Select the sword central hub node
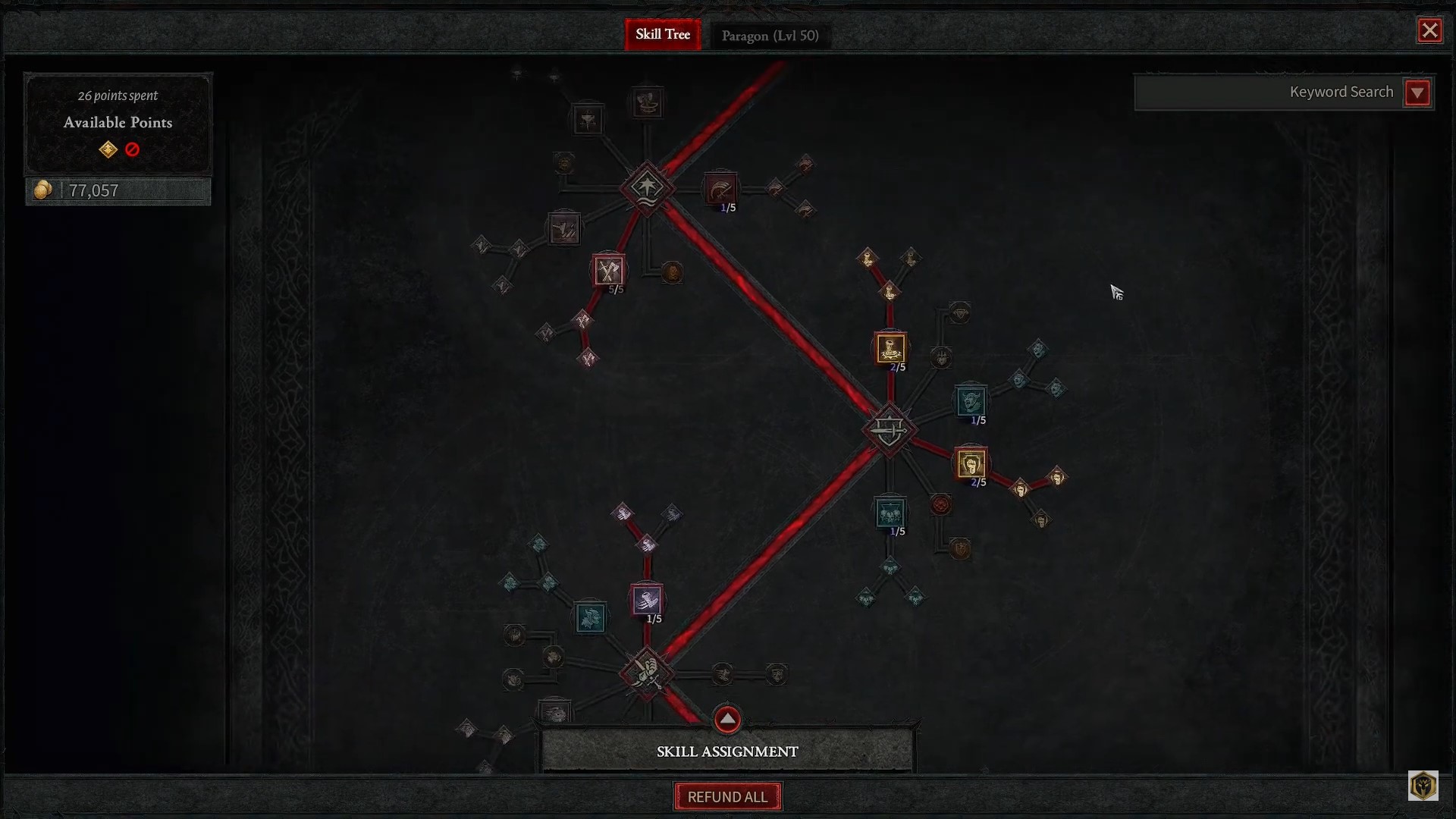The height and width of the screenshot is (819, 1456). (890, 430)
